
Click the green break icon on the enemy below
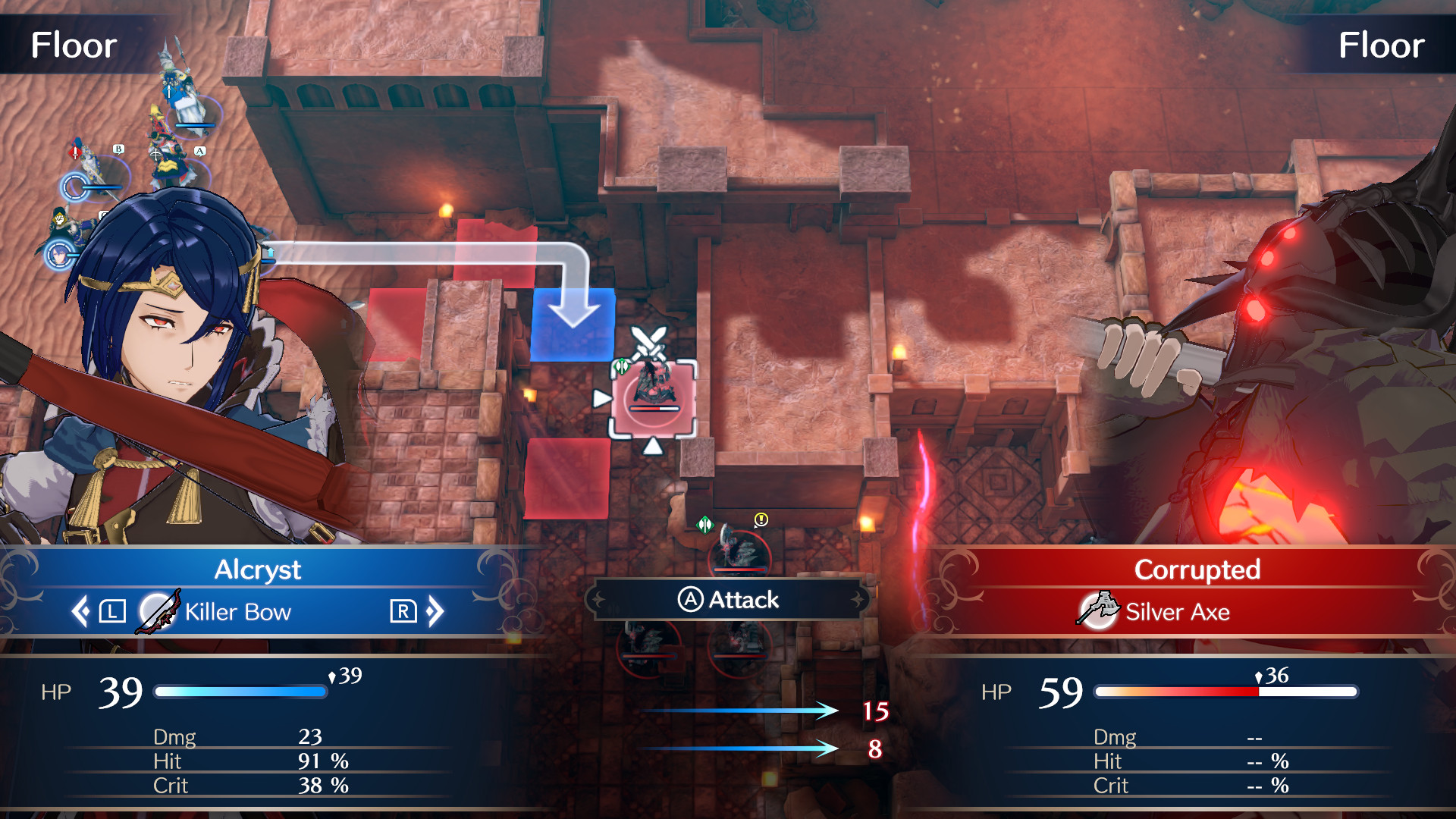pyautogui.click(x=704, y=525)
